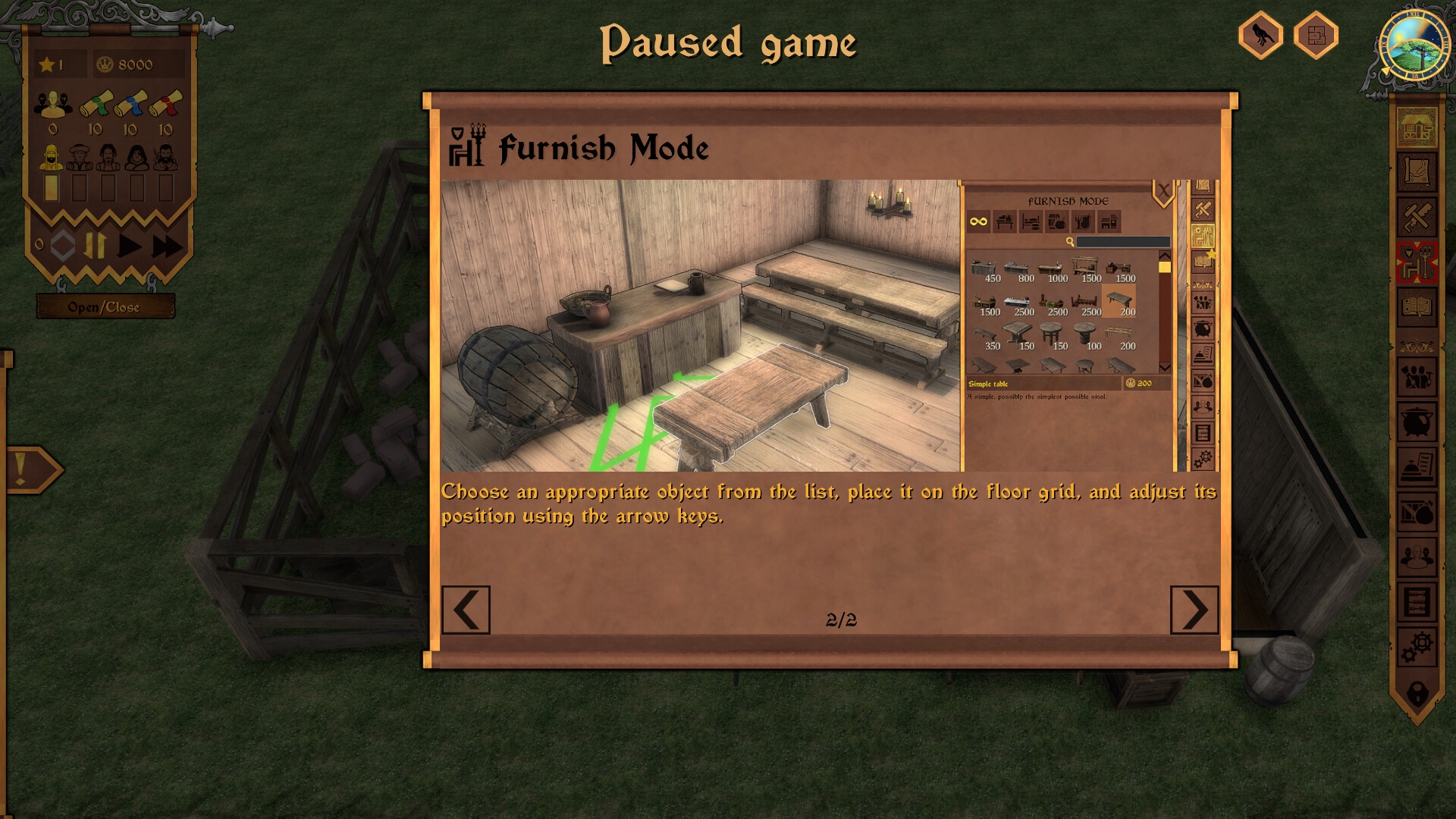This screenshot has width=1456, height=819.
Task: Enter build mode with hammer icon
Action: pos(1417,218)
